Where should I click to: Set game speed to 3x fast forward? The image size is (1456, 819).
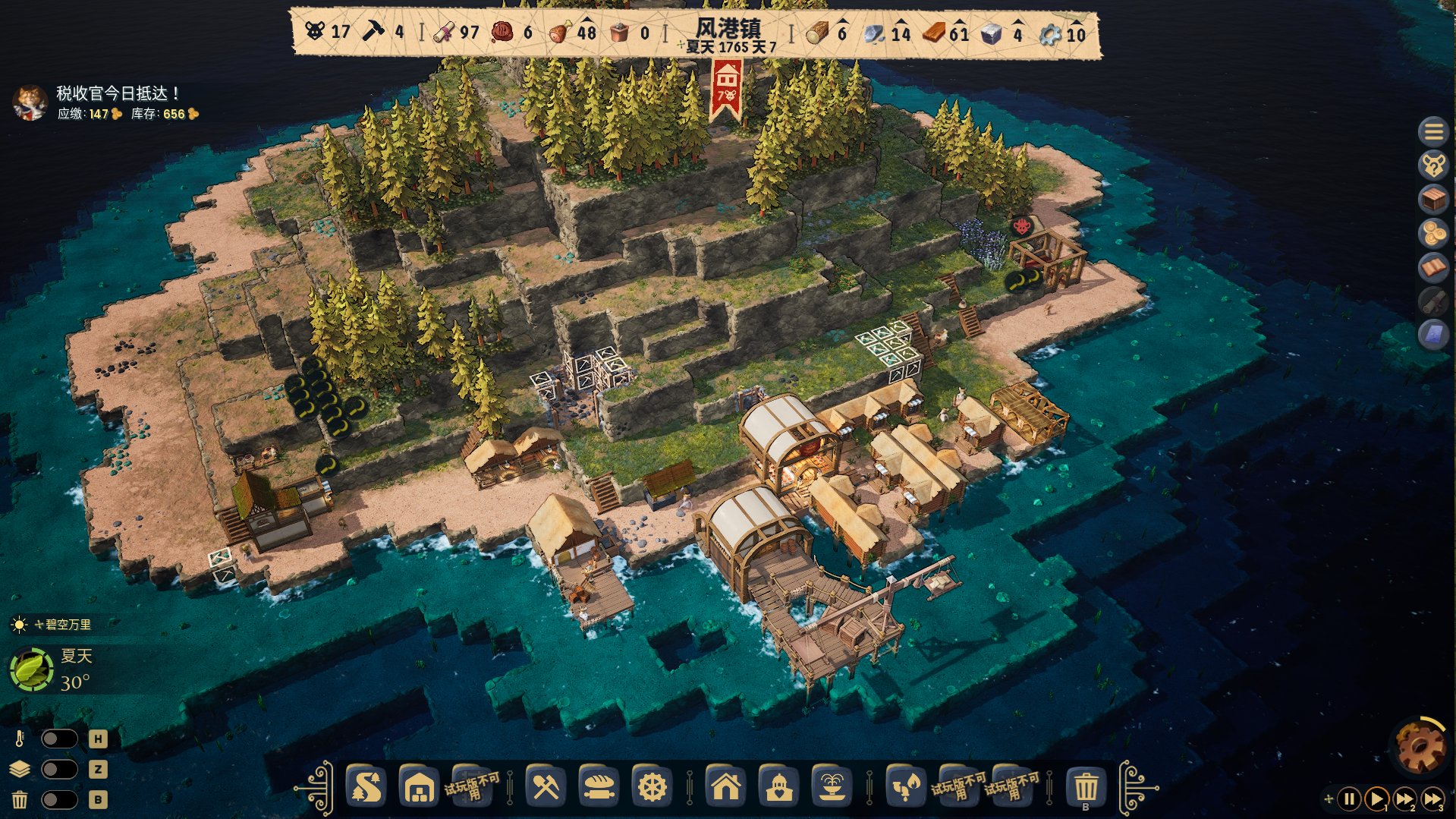click(1432, 799)
